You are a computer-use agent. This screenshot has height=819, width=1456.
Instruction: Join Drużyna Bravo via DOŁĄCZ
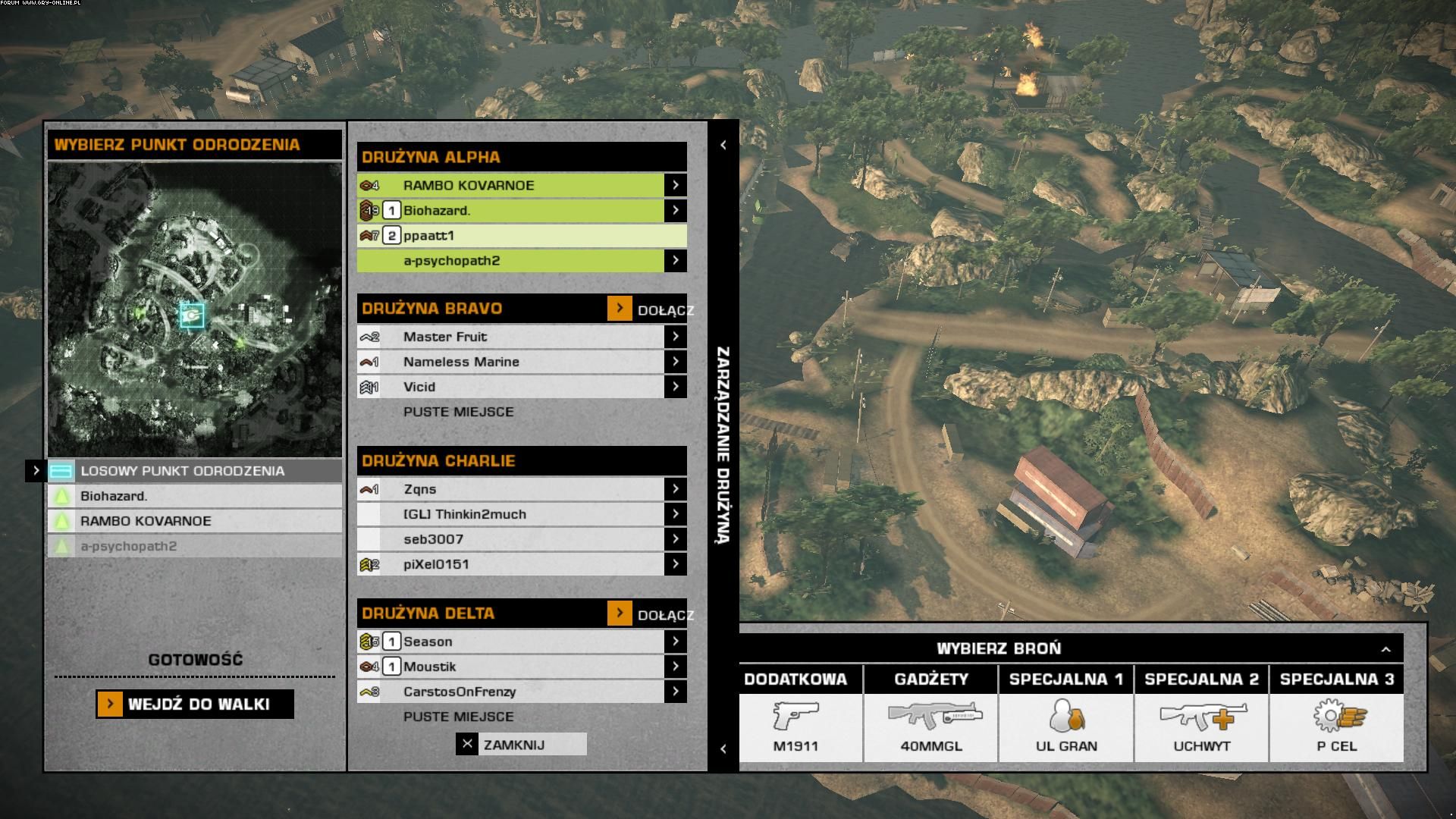(620, 309)
